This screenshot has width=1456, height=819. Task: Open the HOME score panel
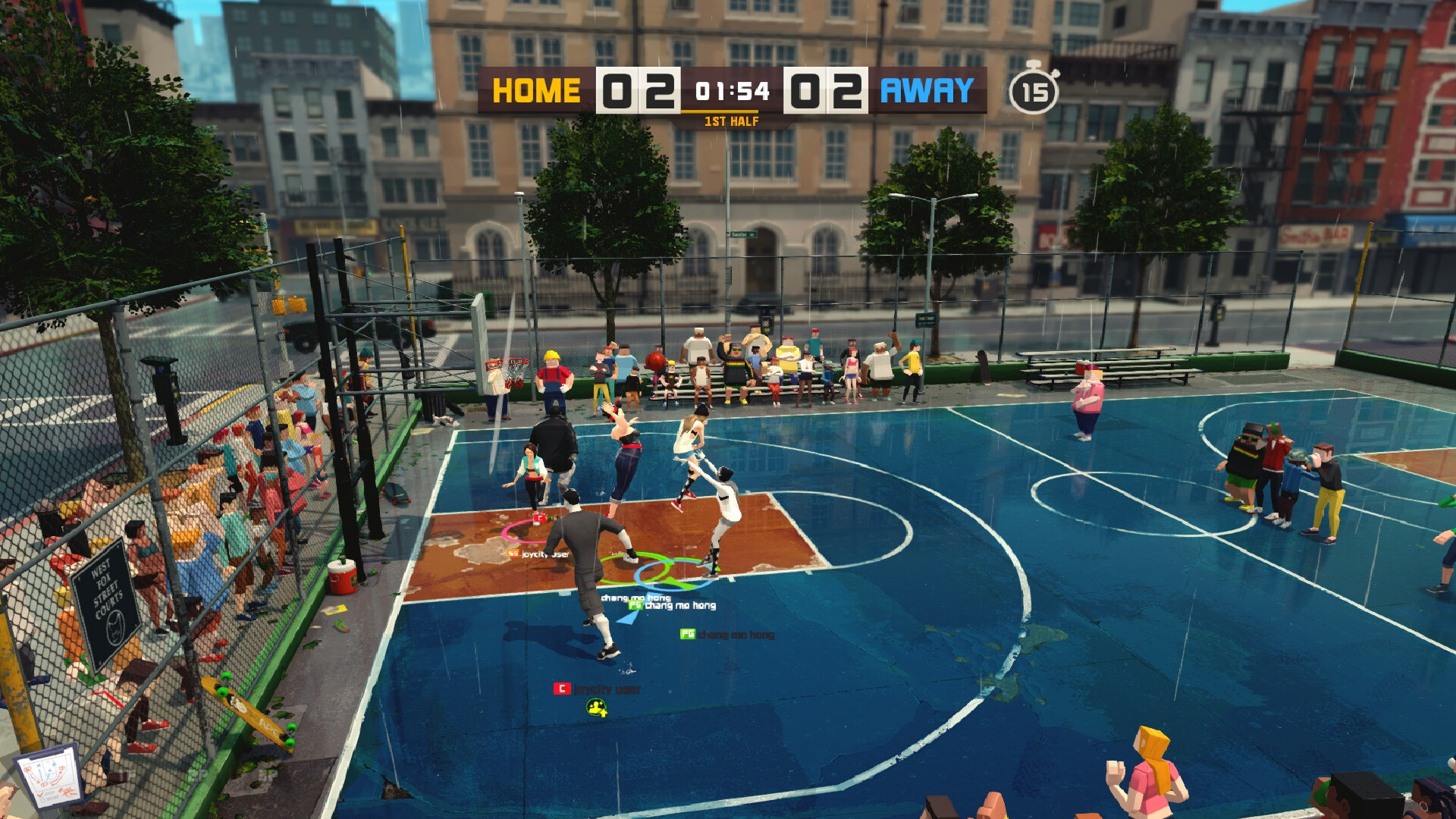[x=637, y=91]
